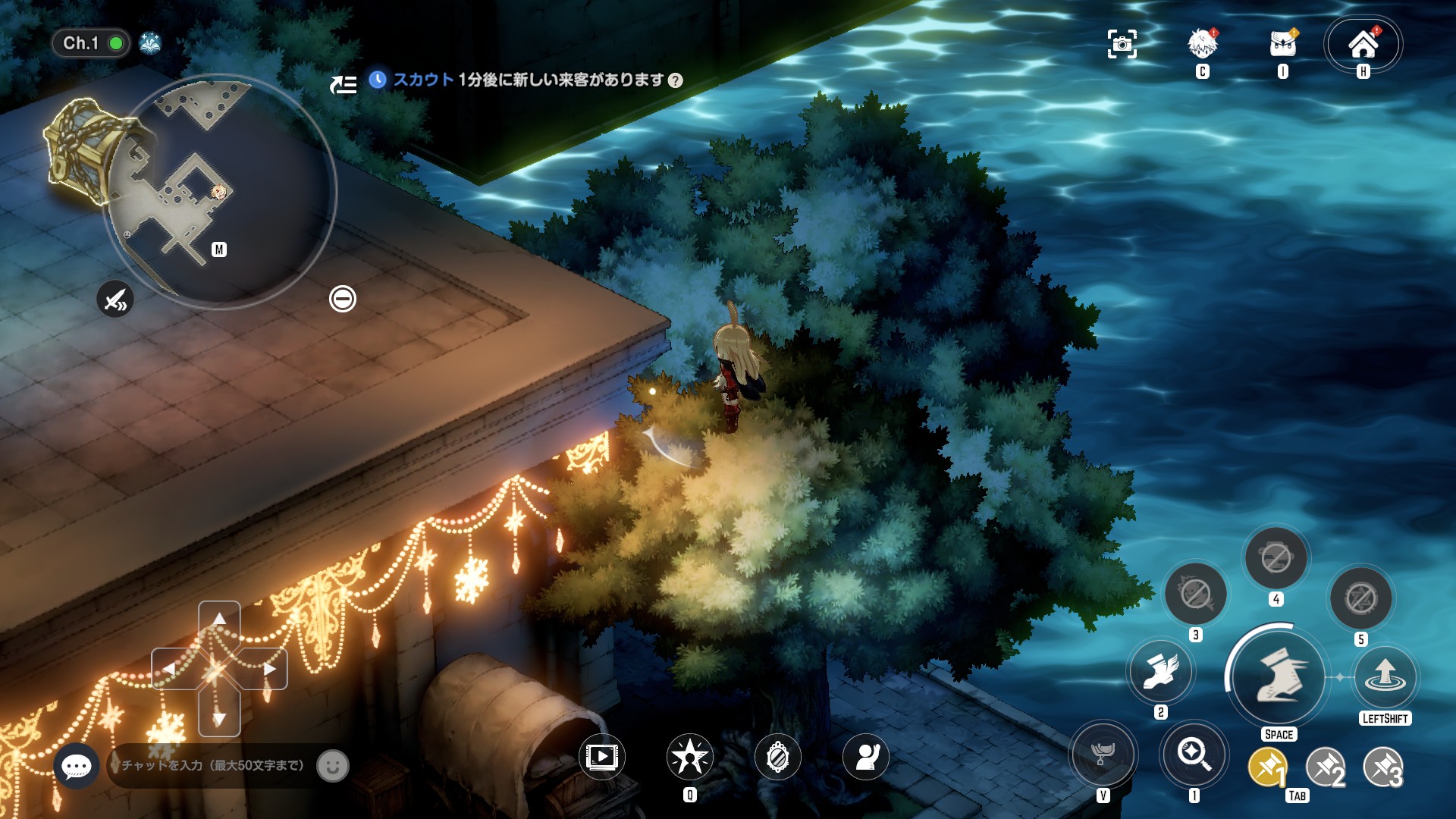The image size is (1456, 819).
Task: Collapse the quest tracker list arrow
Action: coord(344,84)
